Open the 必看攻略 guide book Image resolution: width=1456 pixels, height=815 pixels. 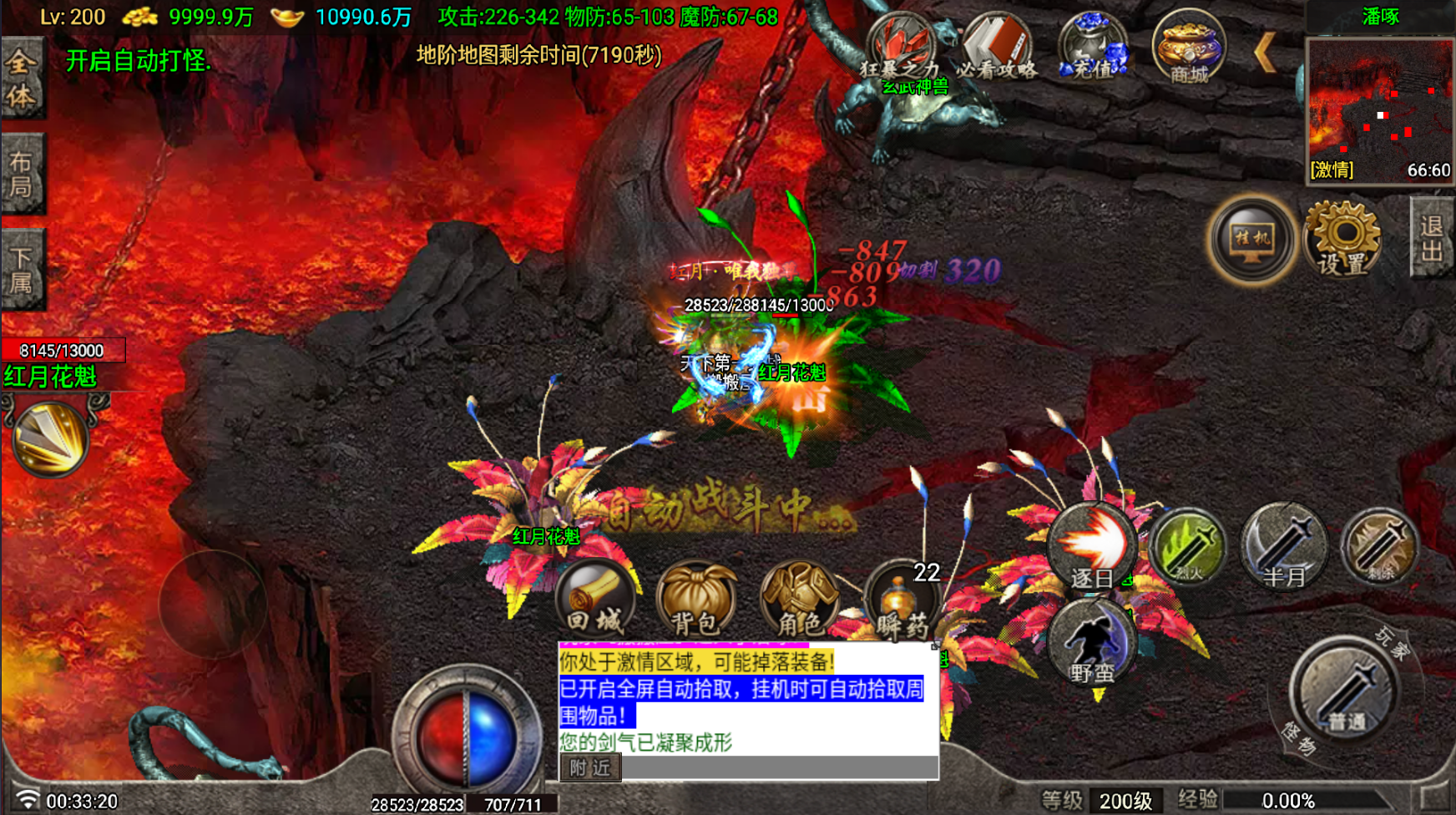996,48
